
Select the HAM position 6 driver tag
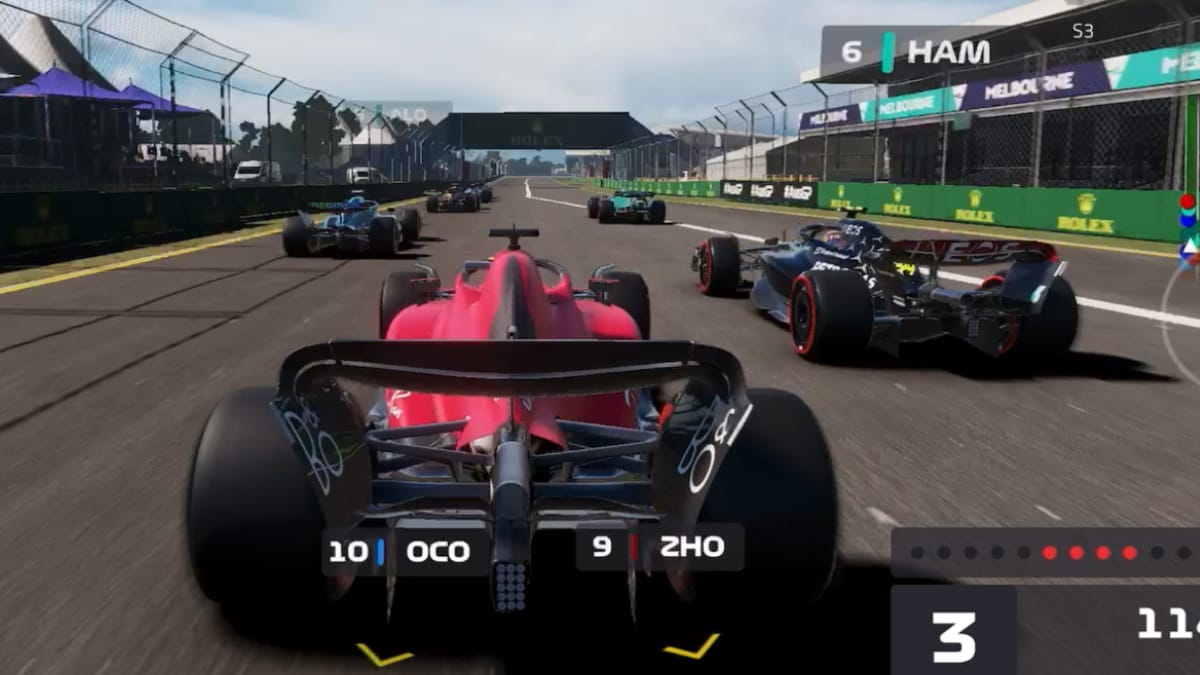[910, 52]
